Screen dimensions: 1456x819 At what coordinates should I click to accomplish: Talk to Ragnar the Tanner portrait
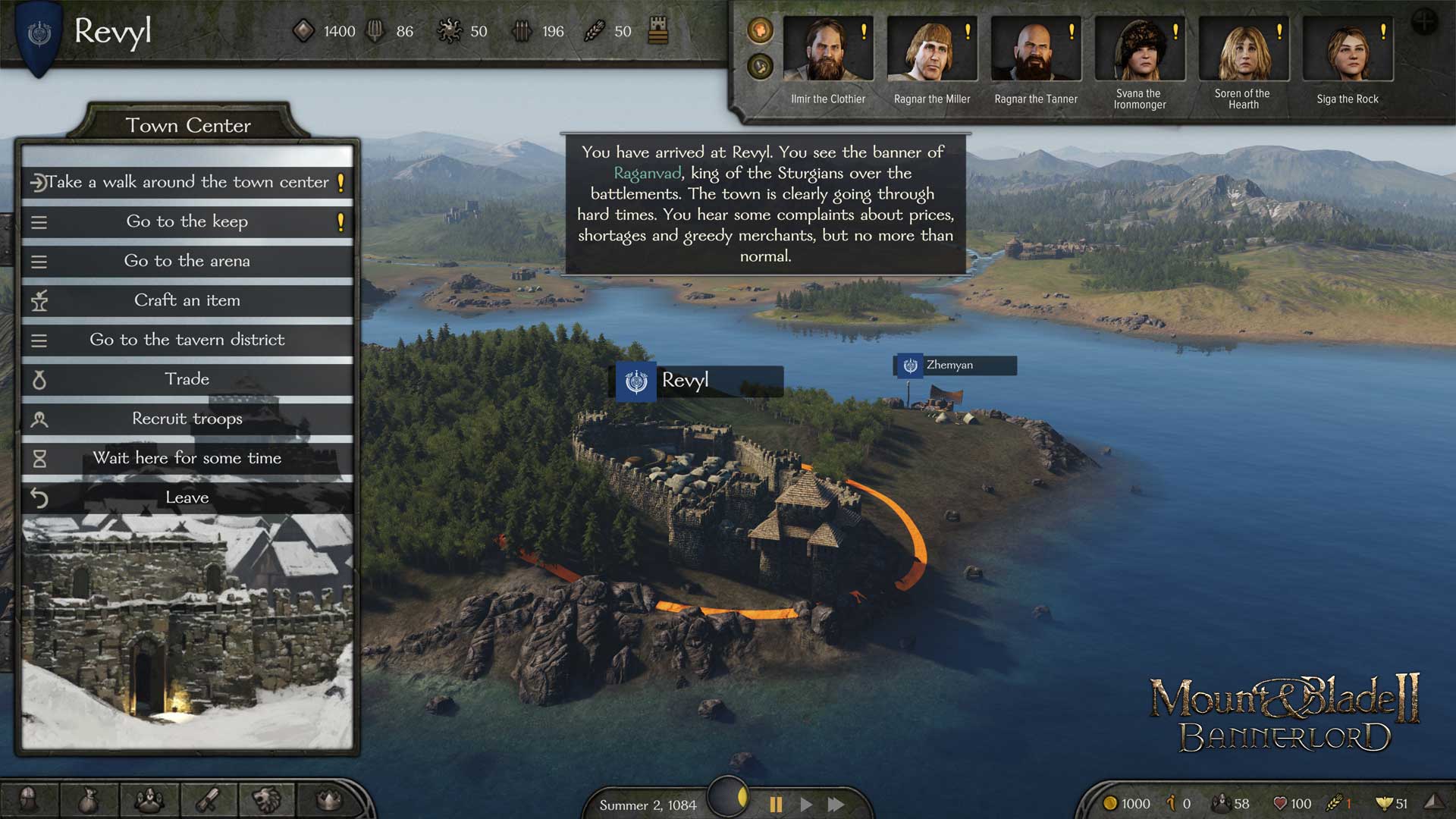tap(1035, 50)
